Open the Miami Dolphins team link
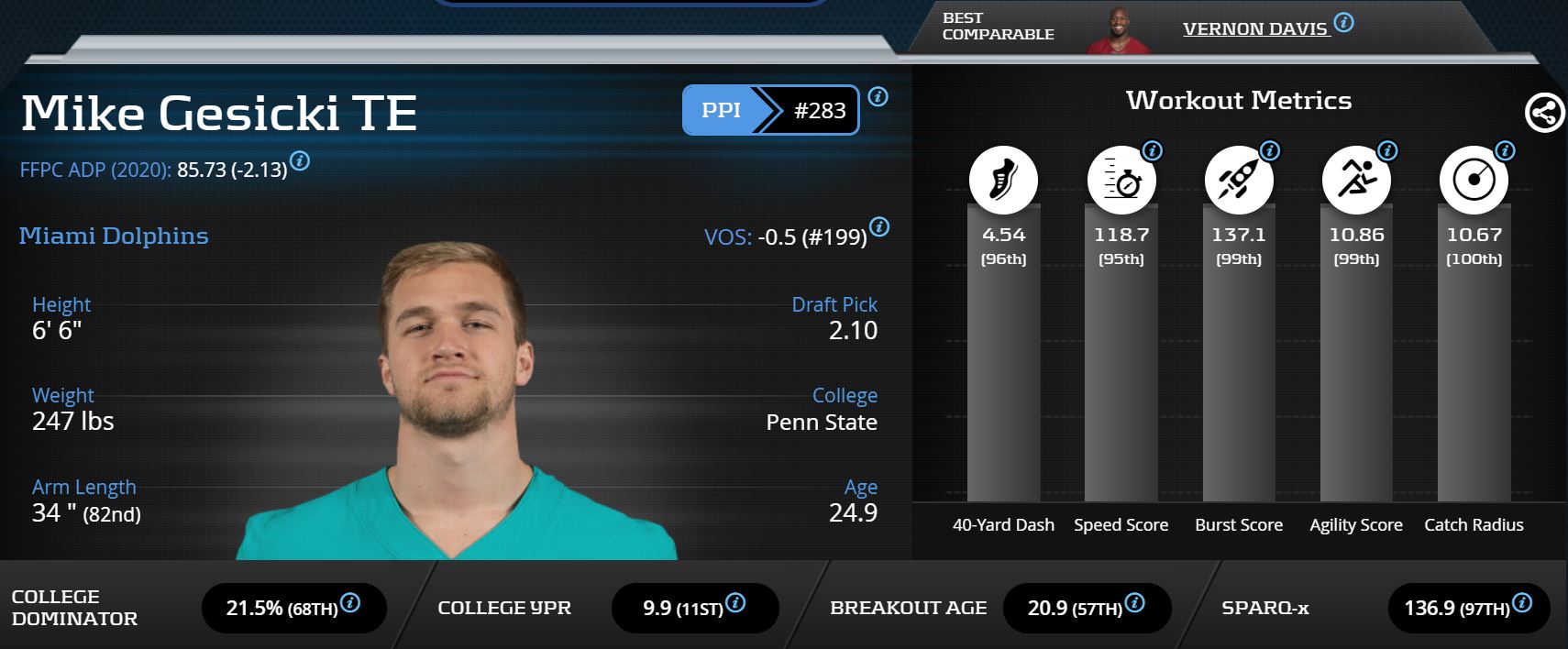The height and width of the screenshot is (649, 1568). 114,236
